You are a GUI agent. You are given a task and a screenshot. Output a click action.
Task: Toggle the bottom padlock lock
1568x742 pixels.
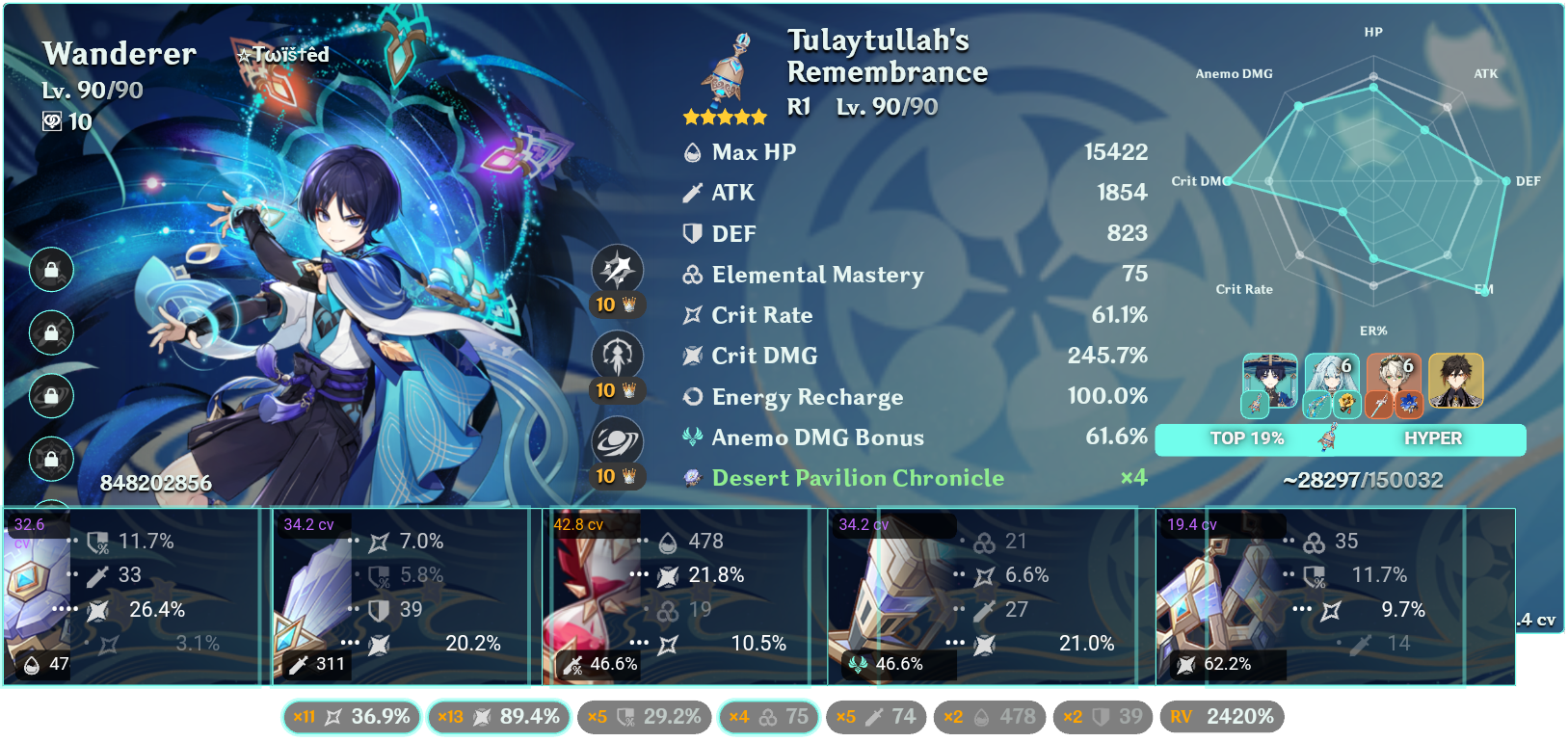[50, 459]
